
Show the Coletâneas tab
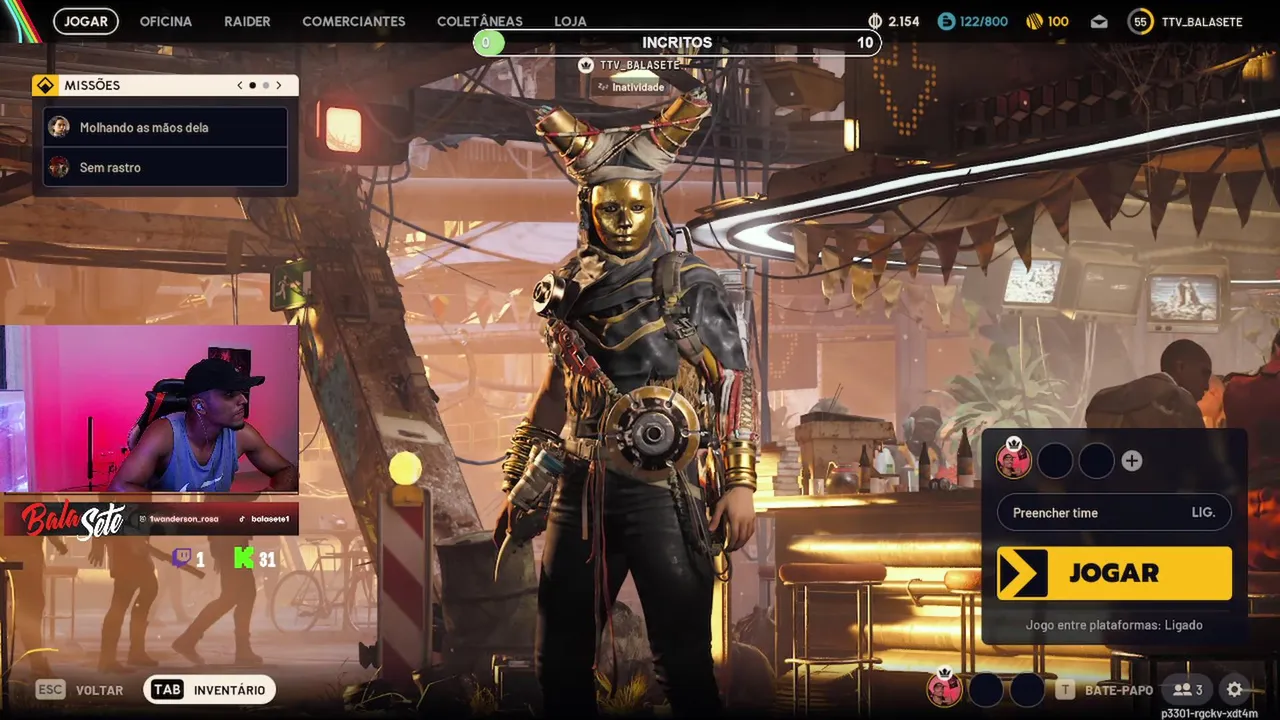[x=479, y=21]
